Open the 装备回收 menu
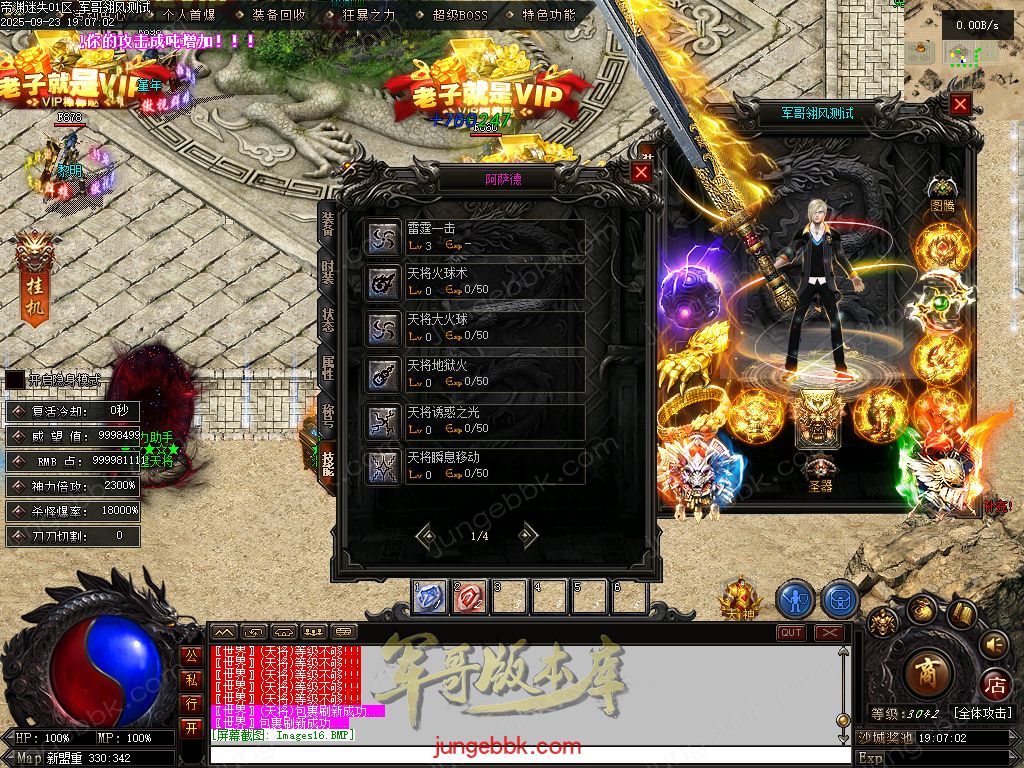The width and height of the screenshot is (1024, 768). pyautogui.click(x=279, y=15)
